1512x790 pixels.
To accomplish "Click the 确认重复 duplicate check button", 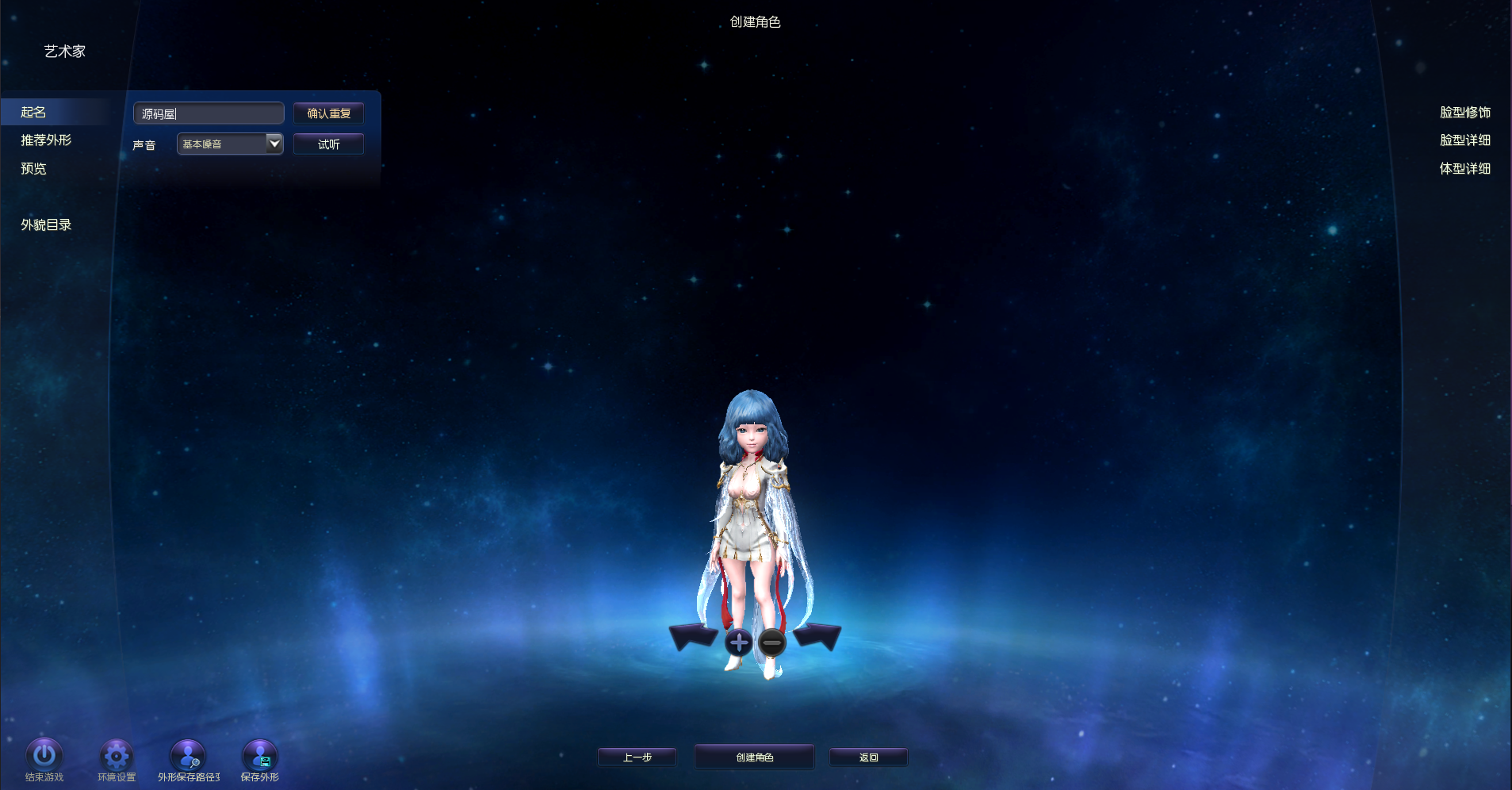I will (328, 113).
